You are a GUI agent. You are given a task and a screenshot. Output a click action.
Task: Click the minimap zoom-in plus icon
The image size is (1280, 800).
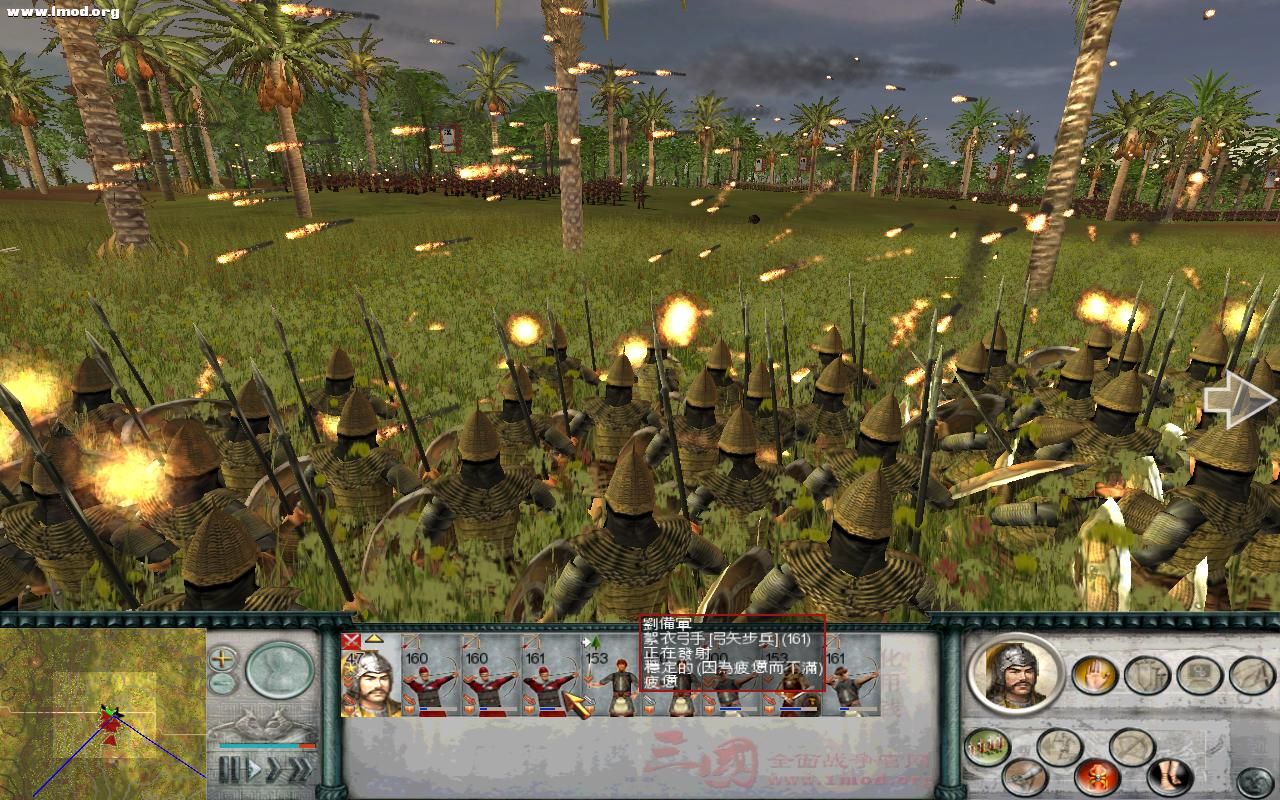(x=221, y=658)
